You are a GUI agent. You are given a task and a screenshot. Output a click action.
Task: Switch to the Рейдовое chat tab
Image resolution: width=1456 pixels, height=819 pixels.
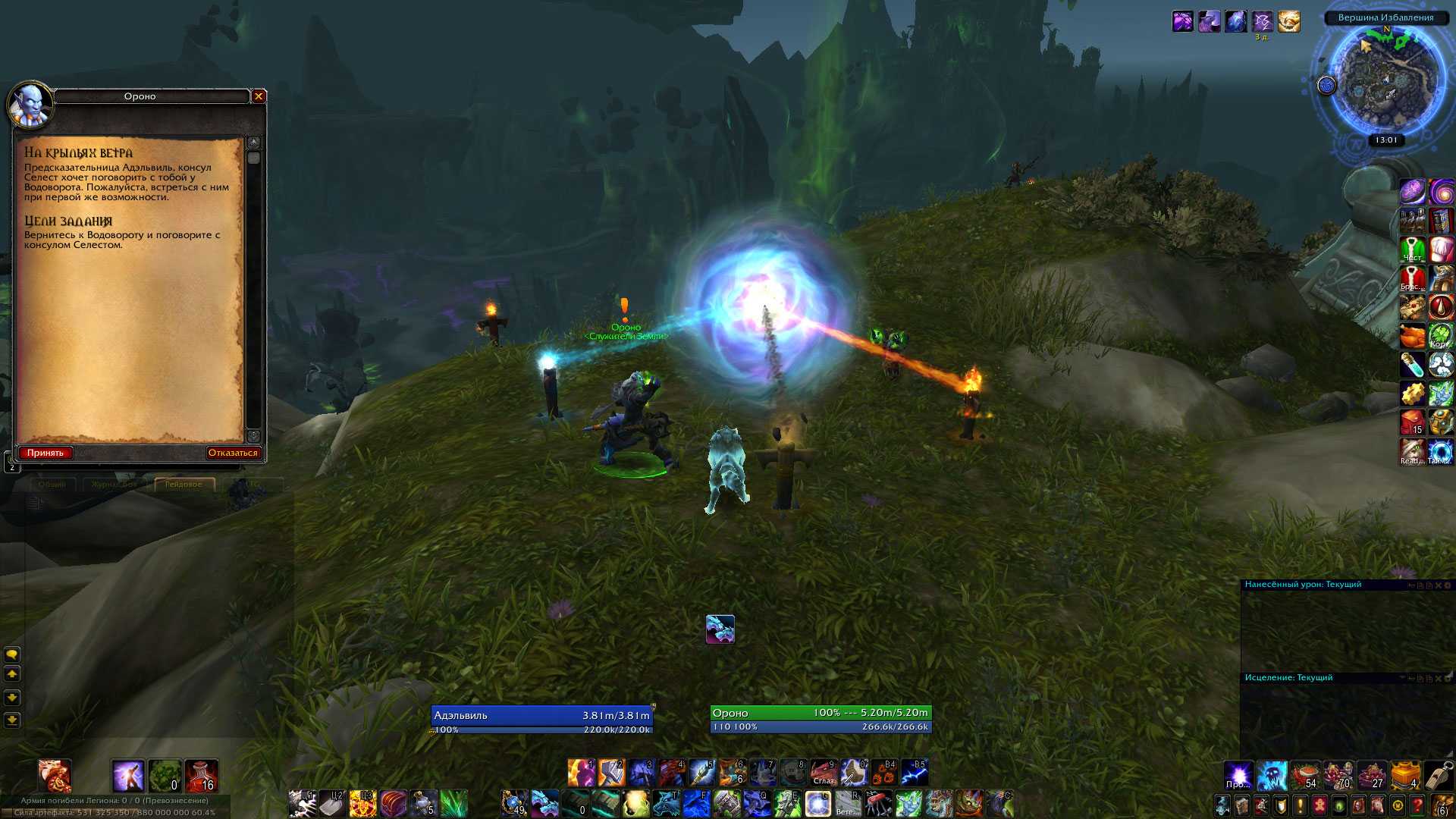184,484
